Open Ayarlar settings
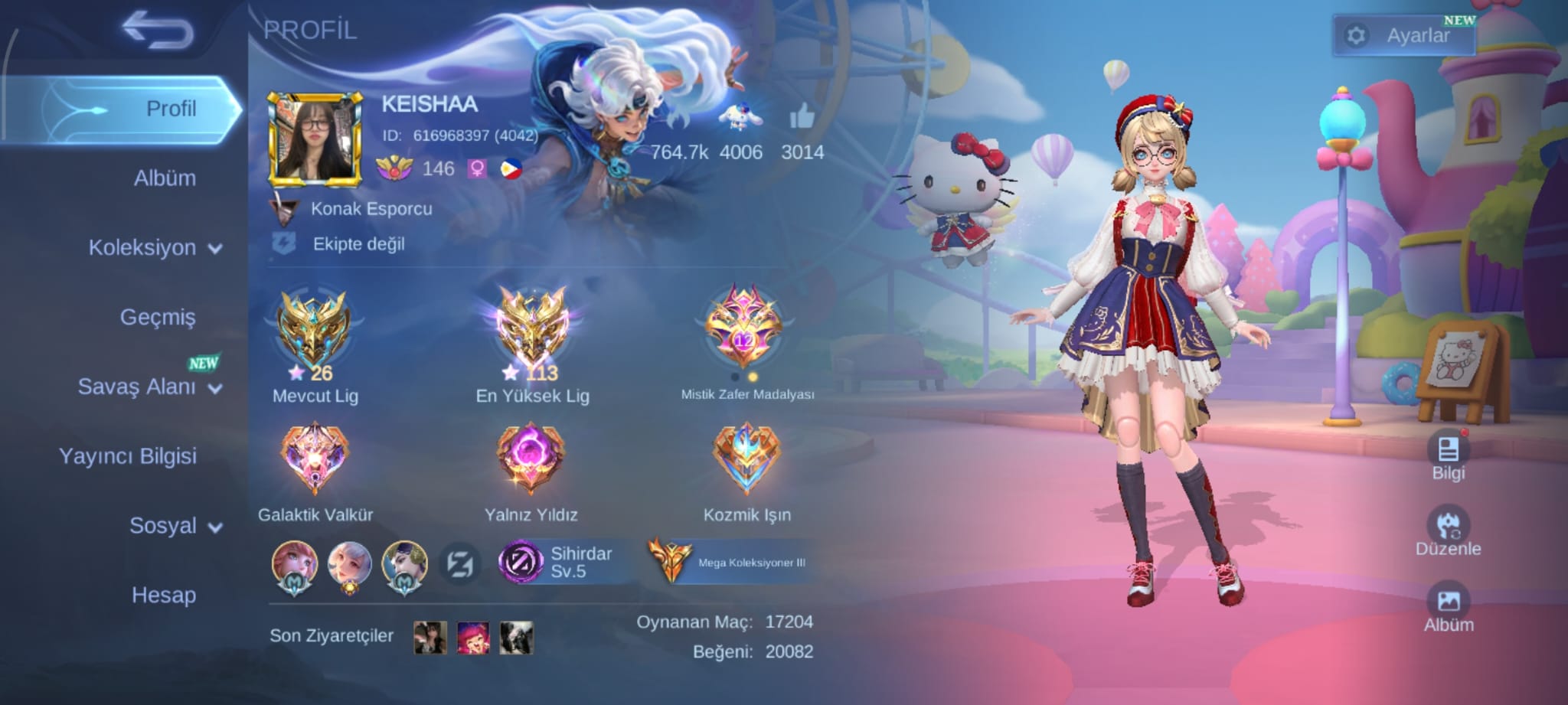Image resolution: width=1568 pixels, height=705 pixels. pyautogui.click(x=1404, y=35)
